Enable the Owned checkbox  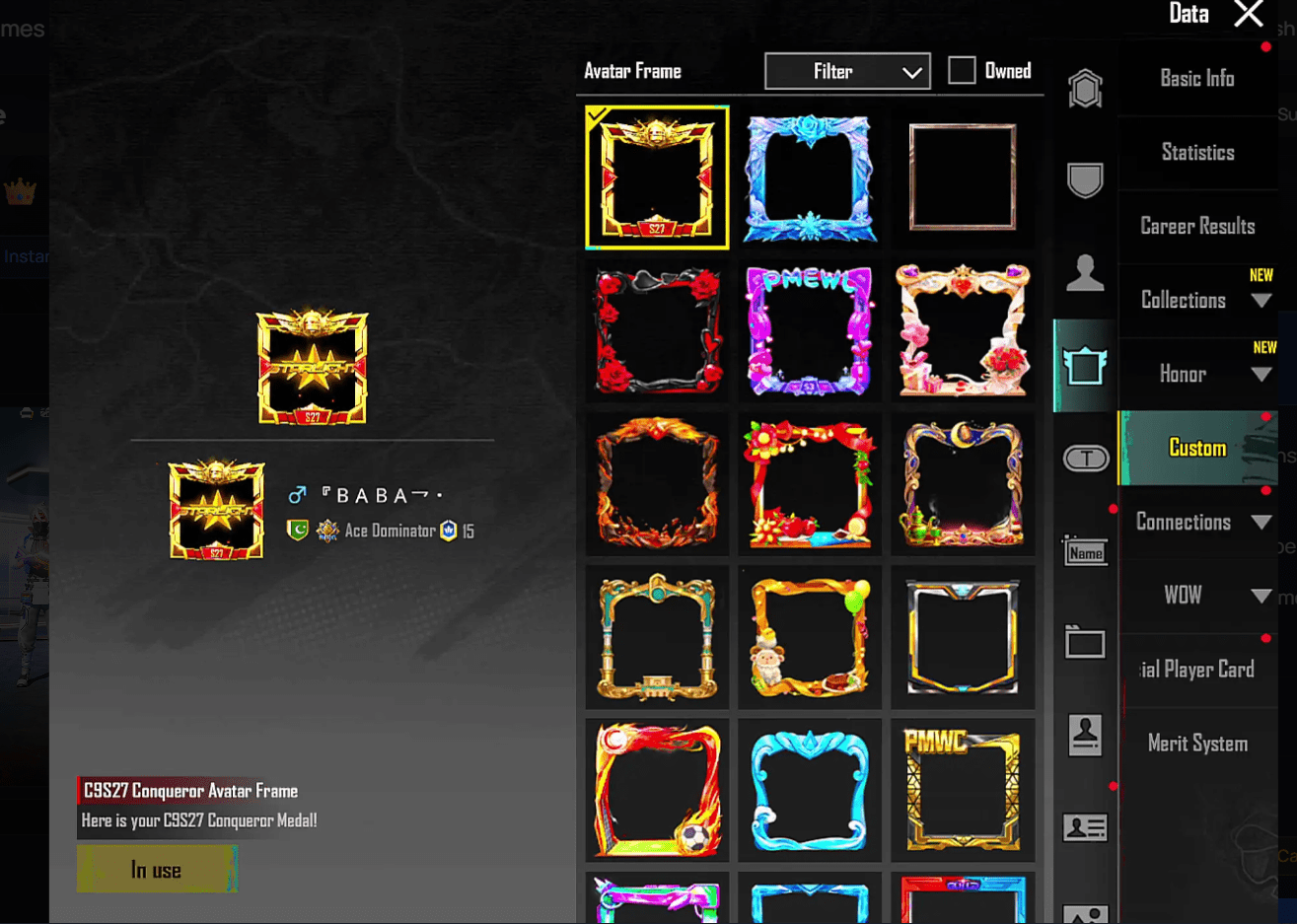pyautogui.click(x=961, y=70)
